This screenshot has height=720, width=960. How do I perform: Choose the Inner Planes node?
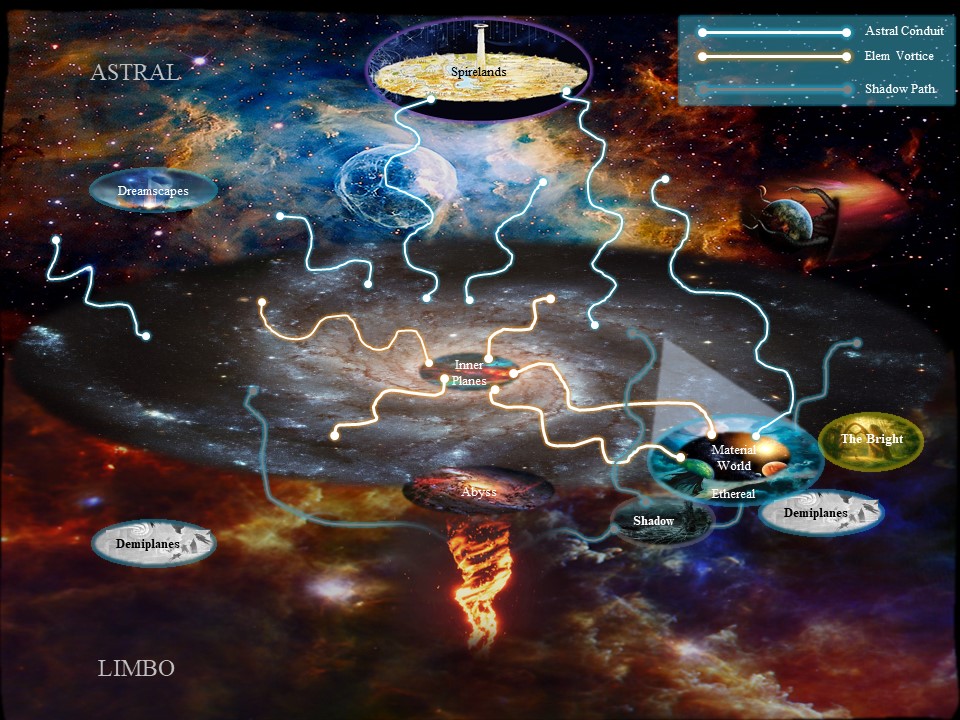[469, 371]
